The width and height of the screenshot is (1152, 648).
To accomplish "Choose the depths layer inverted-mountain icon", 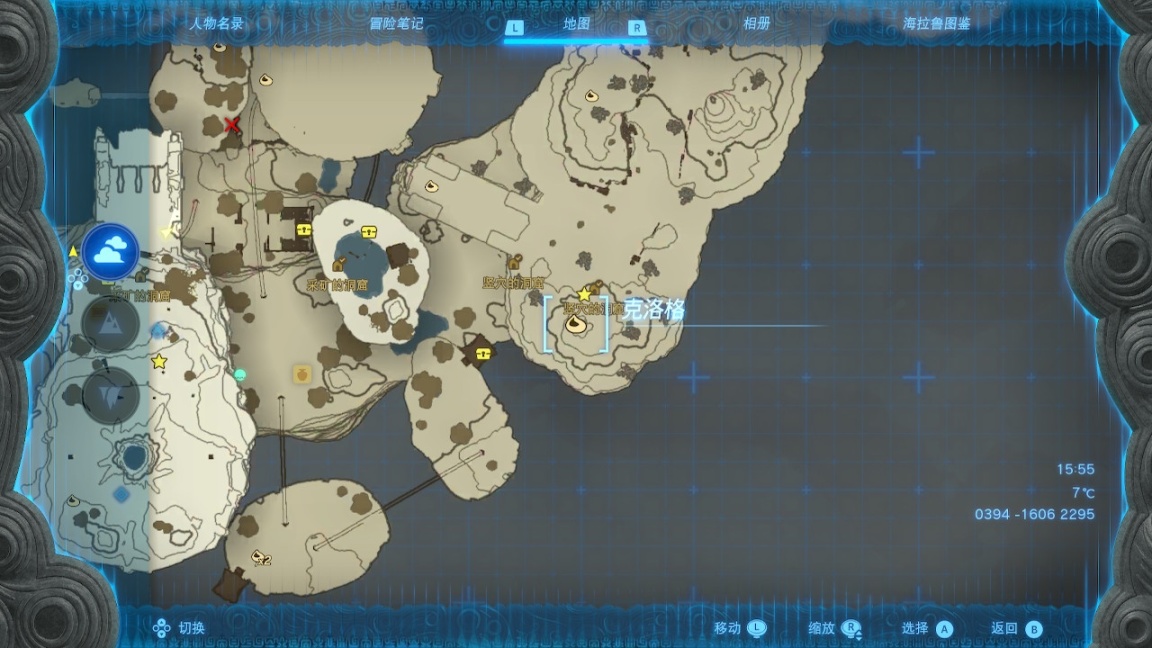I will click(x=110, y=395).
